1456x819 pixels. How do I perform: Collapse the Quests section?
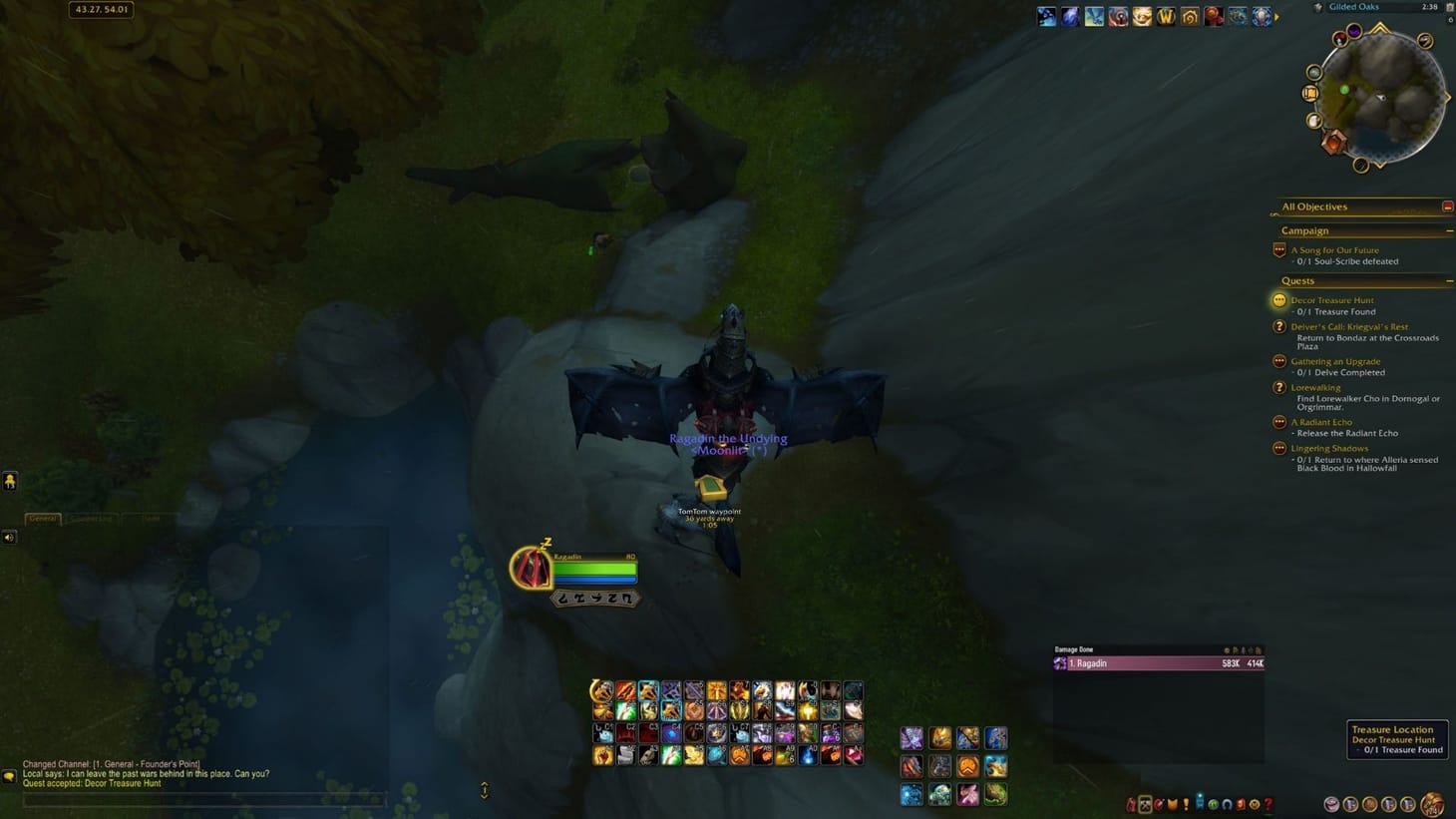click(x=1449, y=280)
